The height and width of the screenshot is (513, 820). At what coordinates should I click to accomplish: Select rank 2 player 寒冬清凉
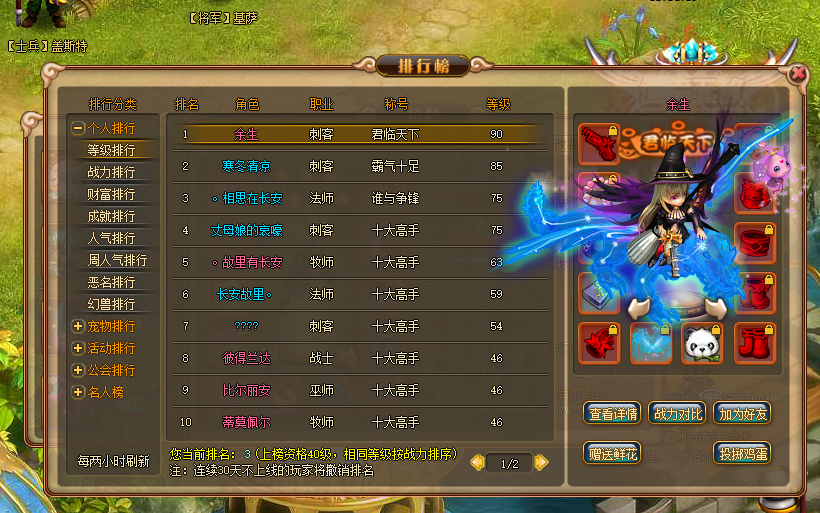coord(246,166)
